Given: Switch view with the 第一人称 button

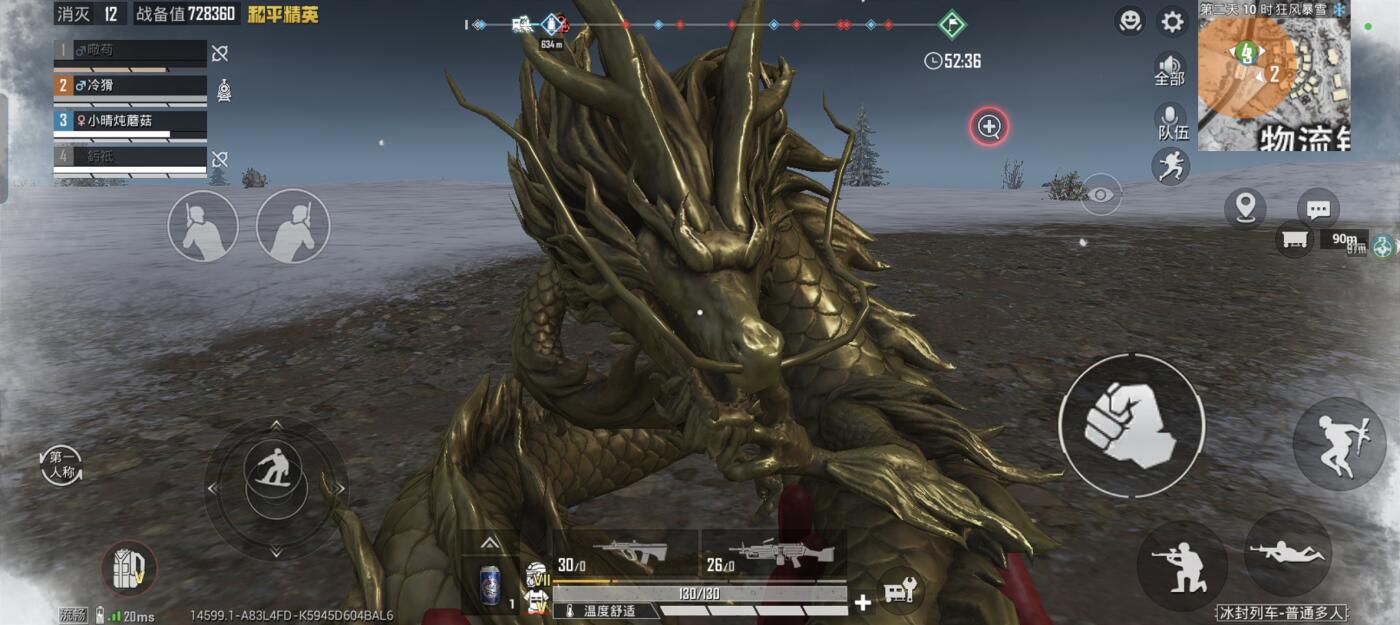Looking at the screenshot, I should [61, 466].
